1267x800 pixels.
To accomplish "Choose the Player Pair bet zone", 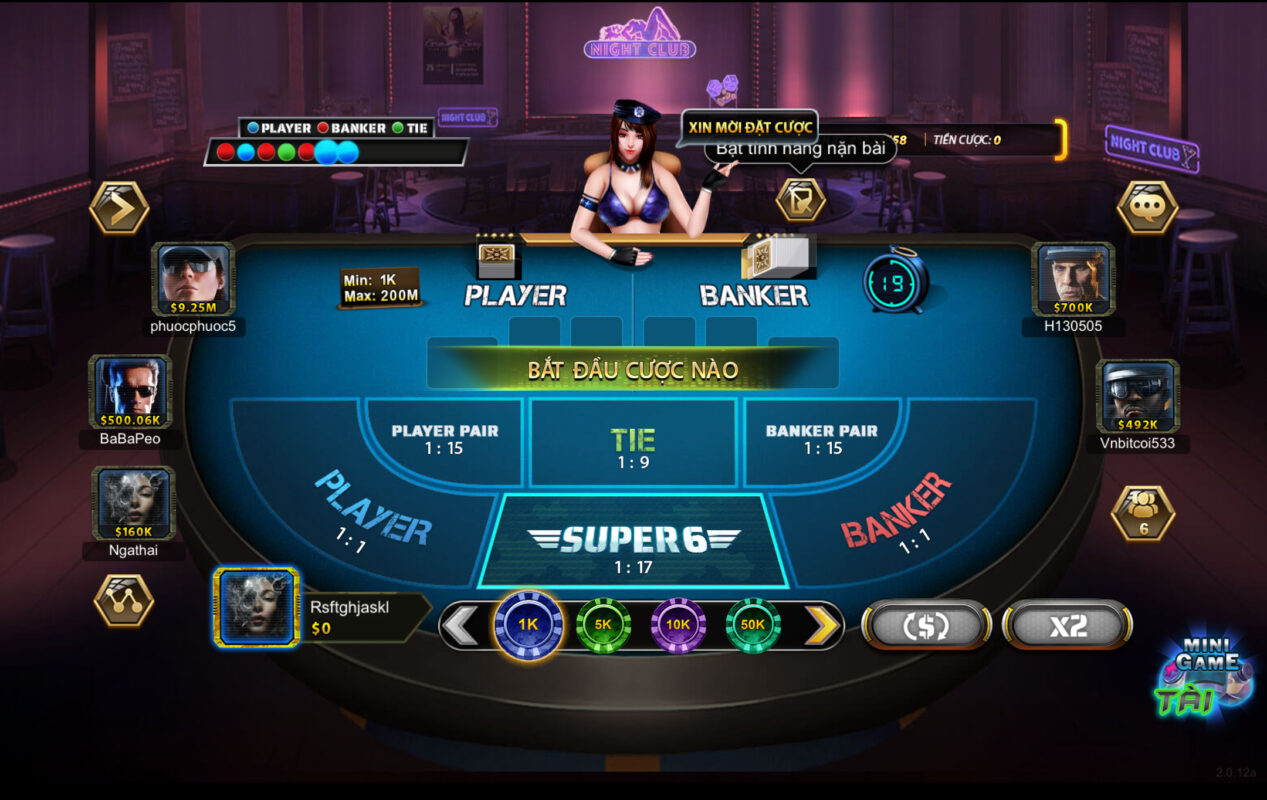I will [x=444, y=439].
